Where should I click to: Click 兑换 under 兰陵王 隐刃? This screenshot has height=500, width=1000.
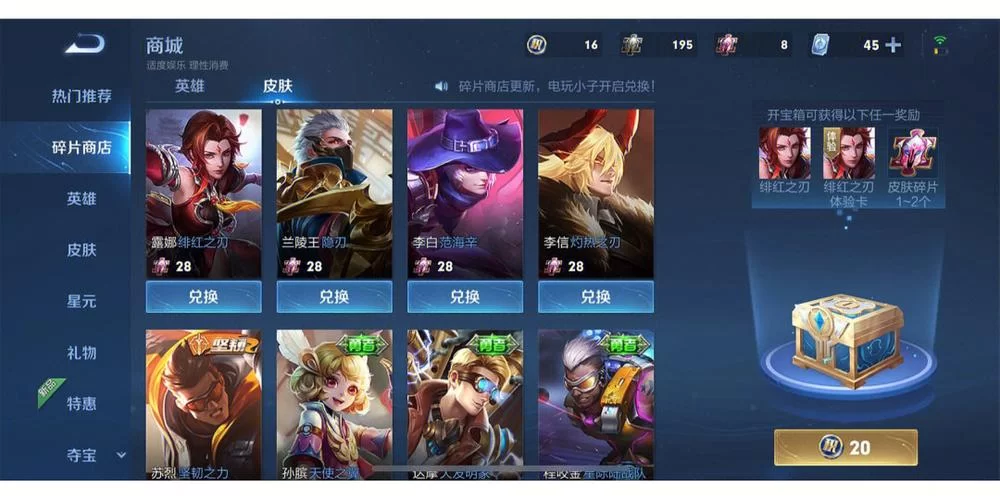(334, 297)
